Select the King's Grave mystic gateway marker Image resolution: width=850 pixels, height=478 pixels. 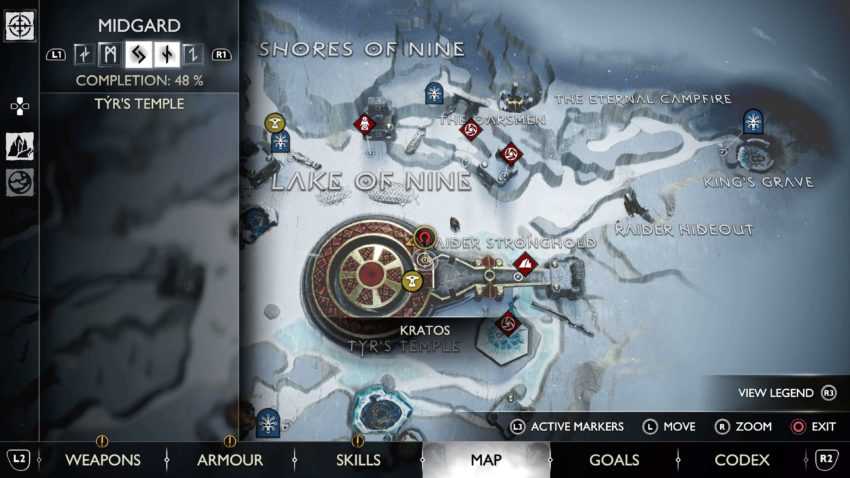753,122
